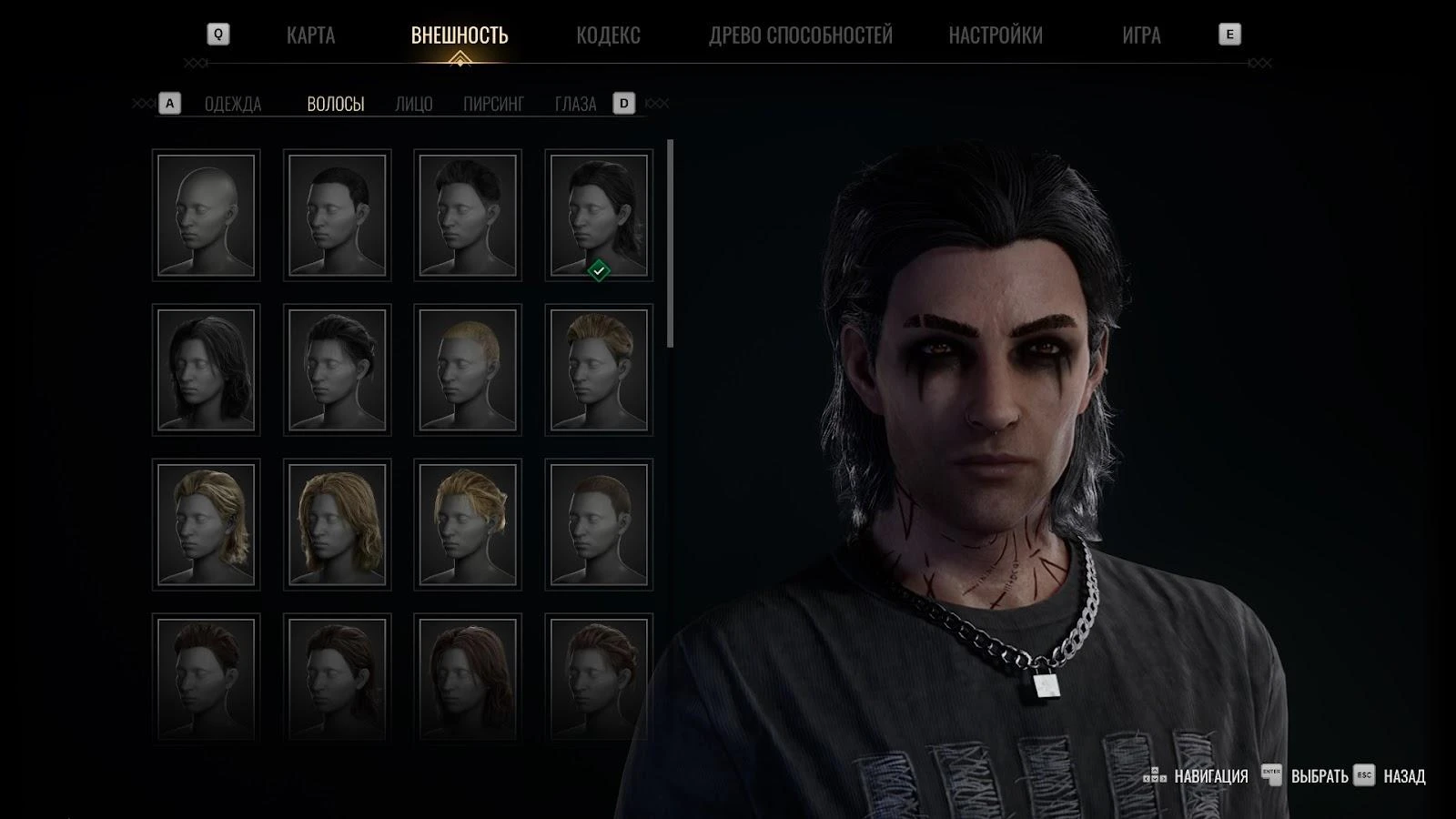Pick the short blonde buzz hairstyle
Viewport: 1456px width, 819px height.
click(x=468, y=369)
